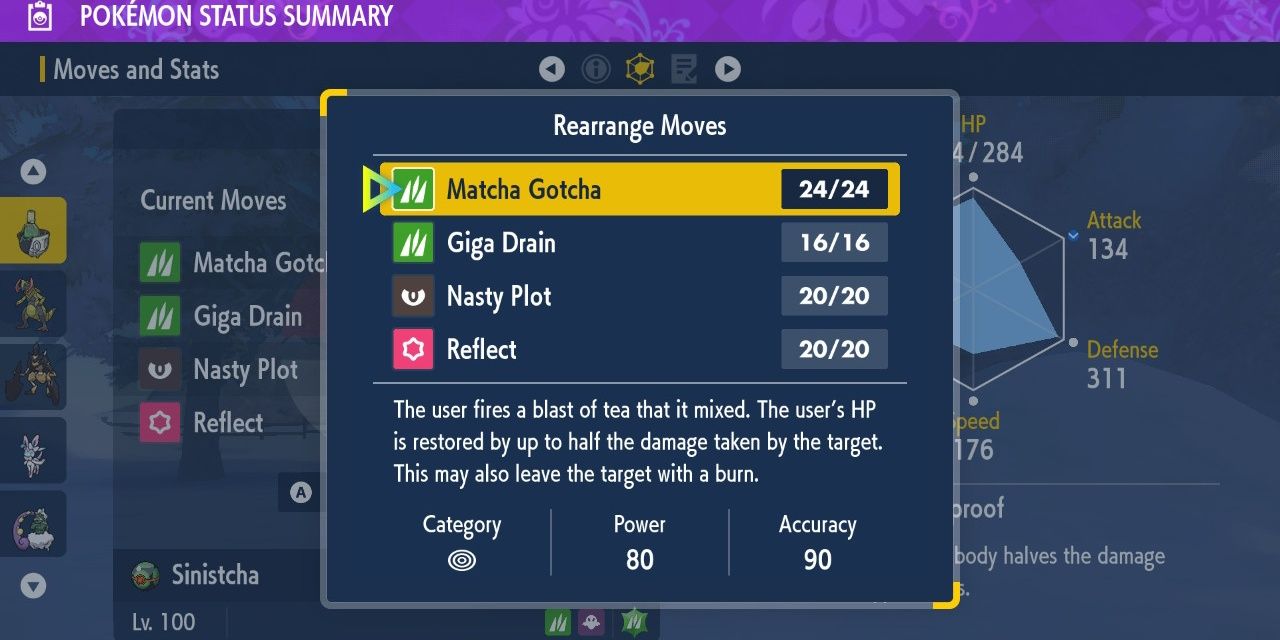
Task: Choose Giga Drain in the move list
Action: point(638,243)
